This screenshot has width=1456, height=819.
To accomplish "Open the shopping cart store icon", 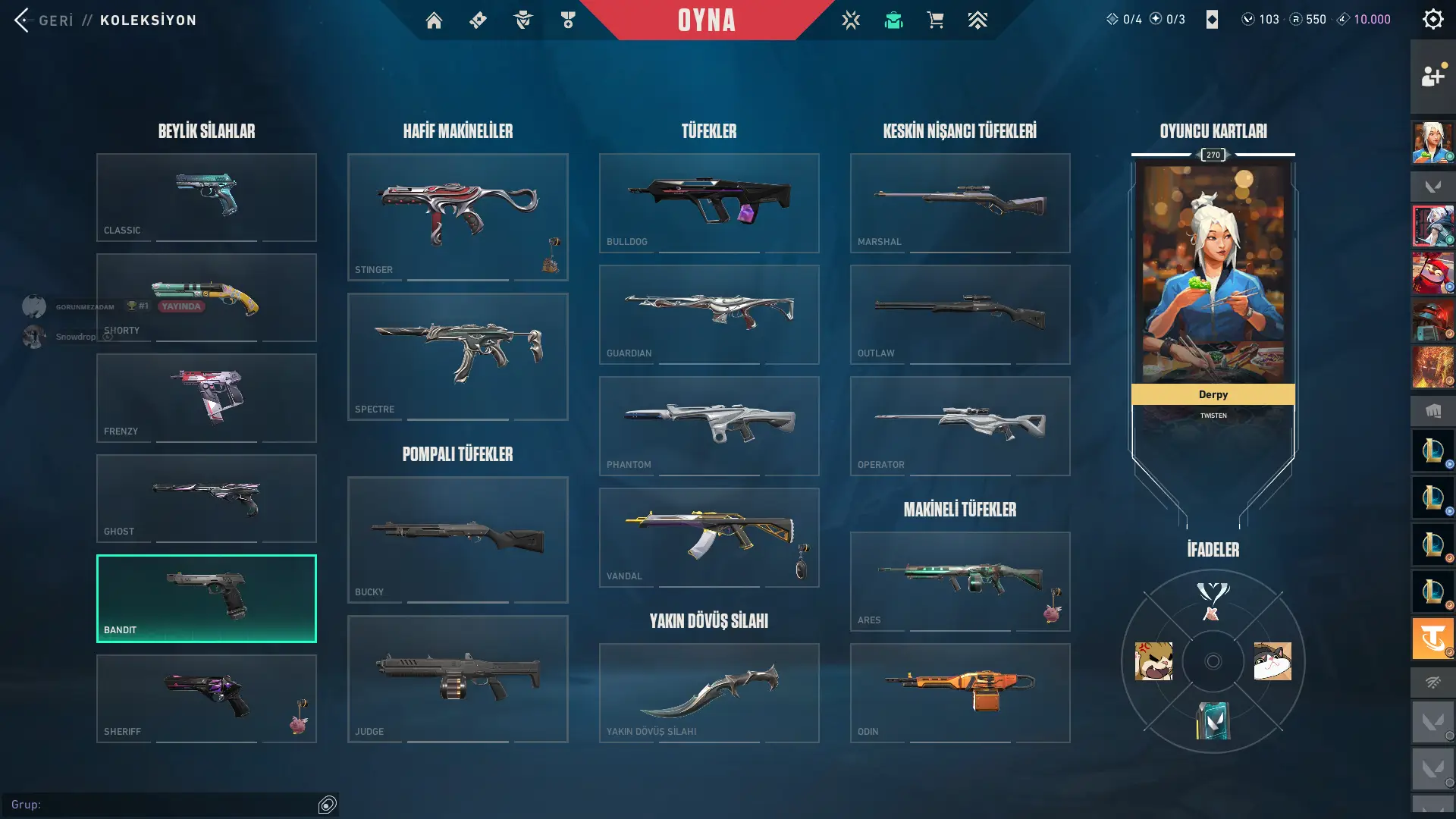I will click(935, 20).
